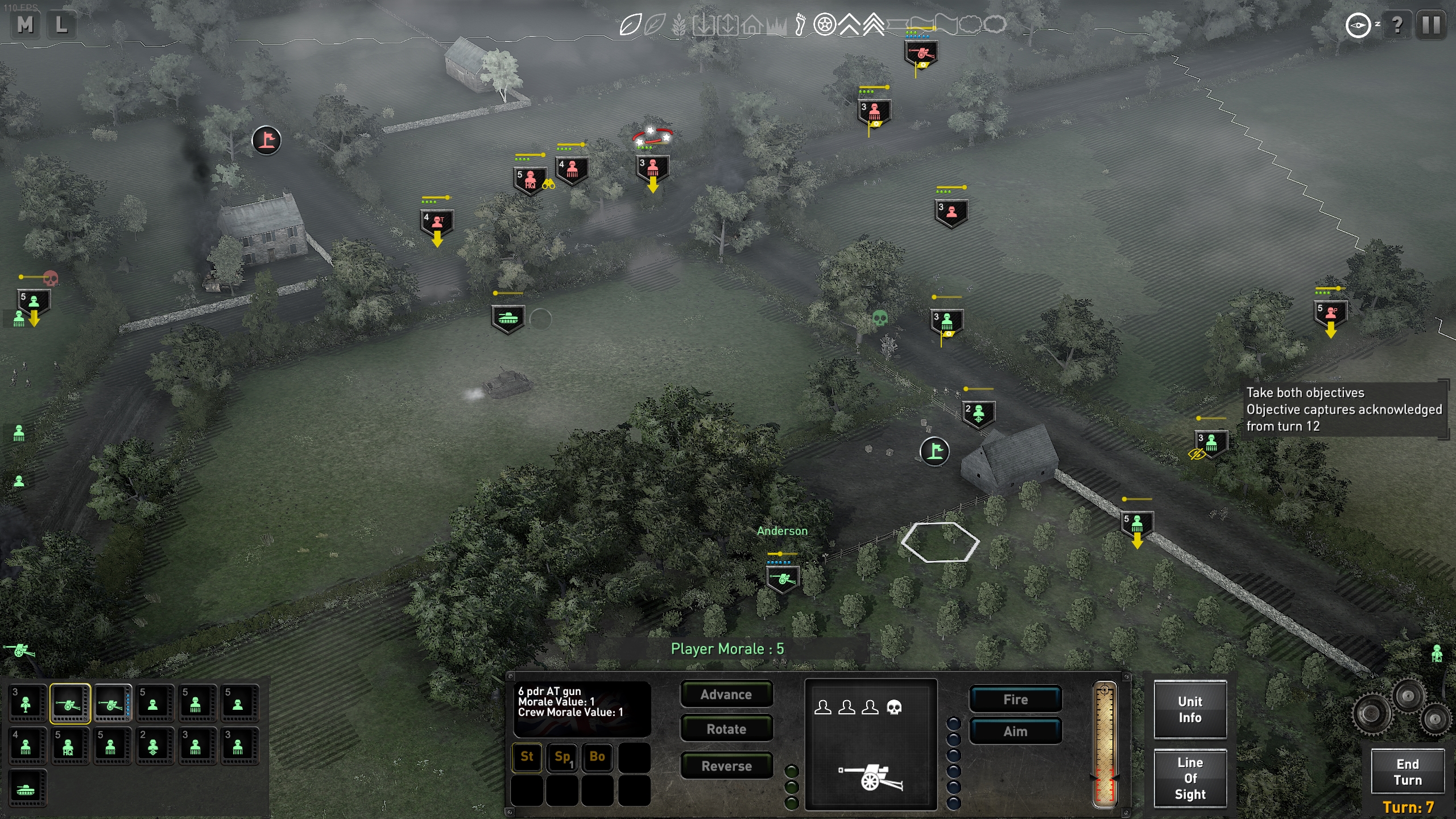Click the L button

coord(61,24)
